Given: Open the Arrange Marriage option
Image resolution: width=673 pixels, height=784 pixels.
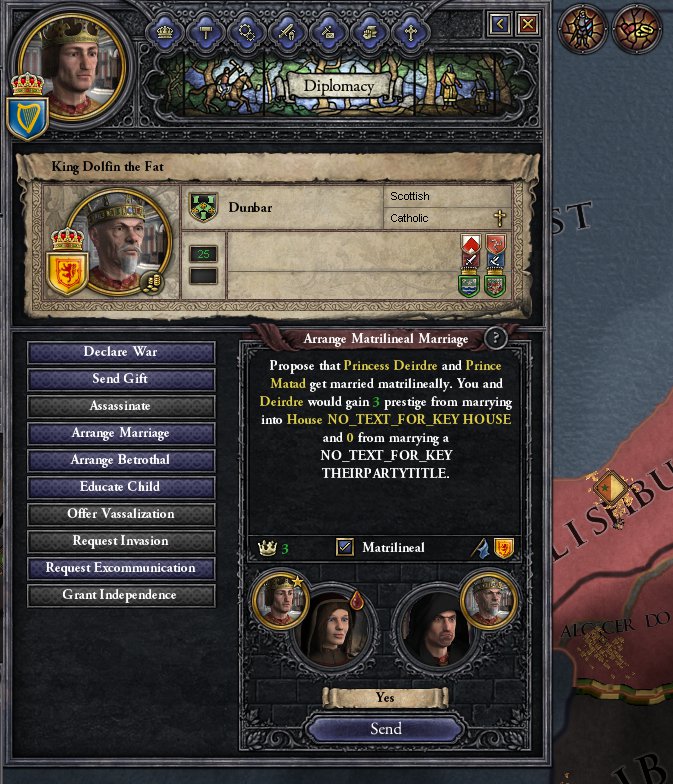Looking at the screenshot, I should [x=121, y=433].
